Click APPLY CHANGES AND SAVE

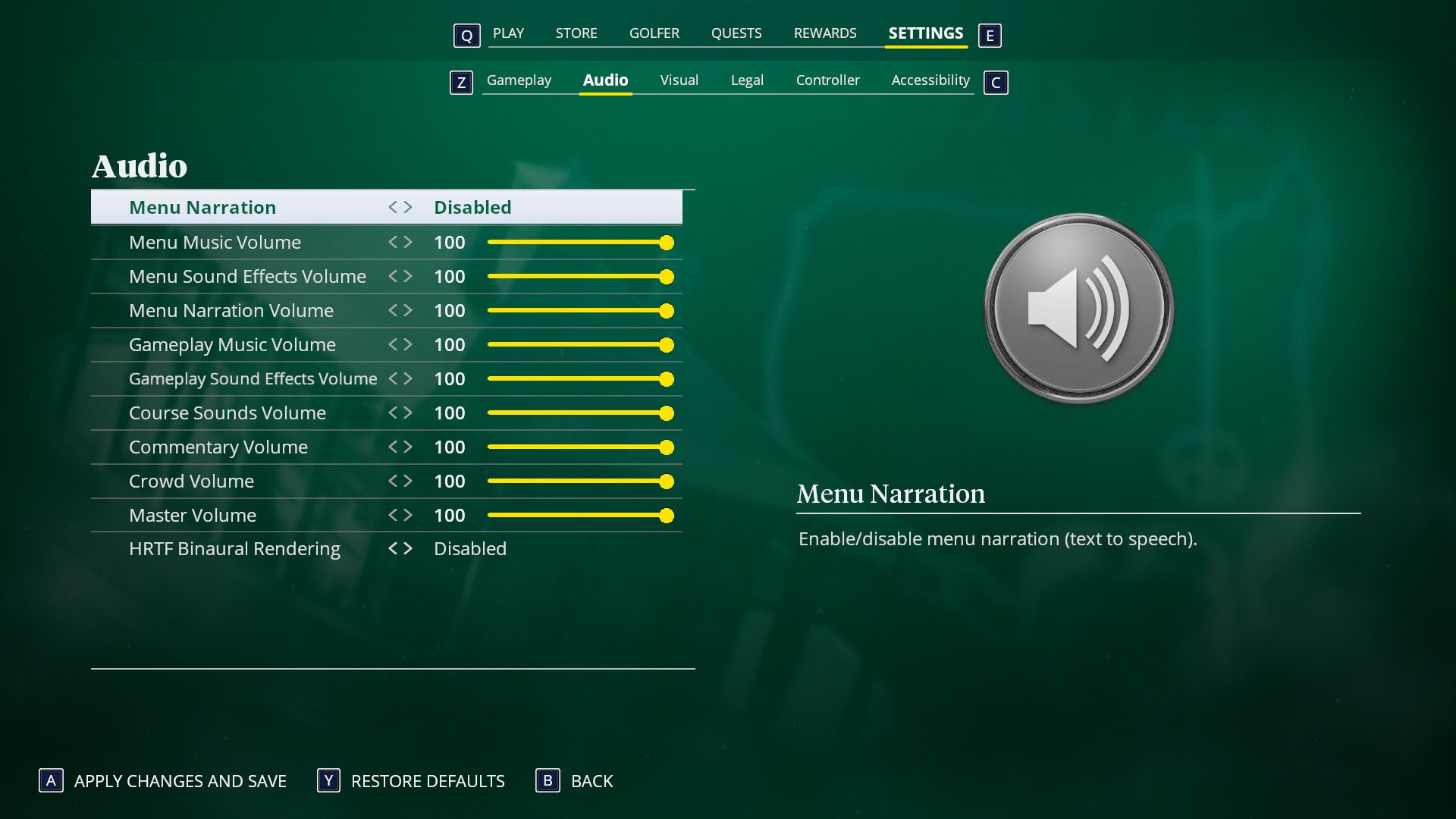pos(180,781)
